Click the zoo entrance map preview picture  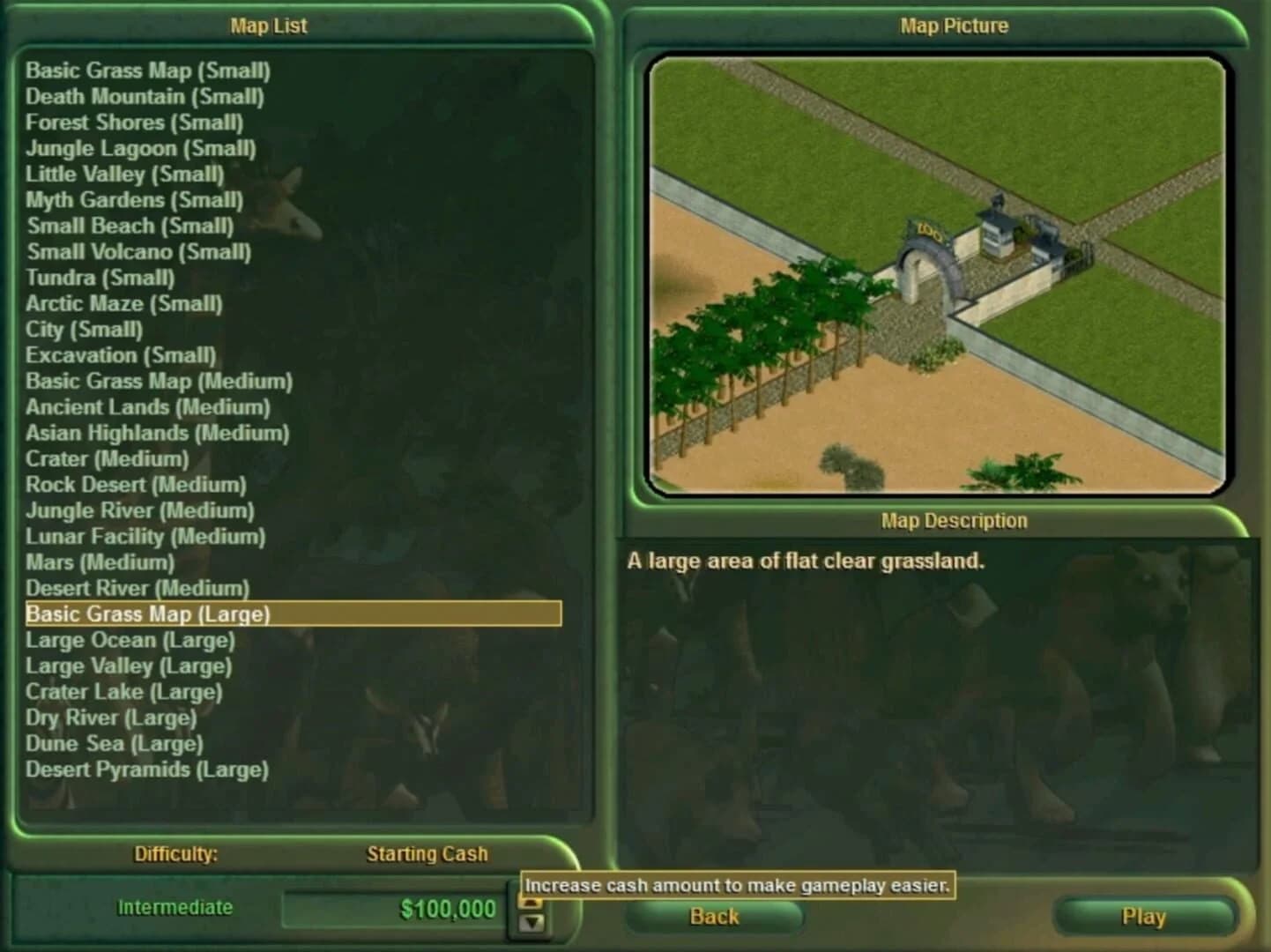(939, 273)
